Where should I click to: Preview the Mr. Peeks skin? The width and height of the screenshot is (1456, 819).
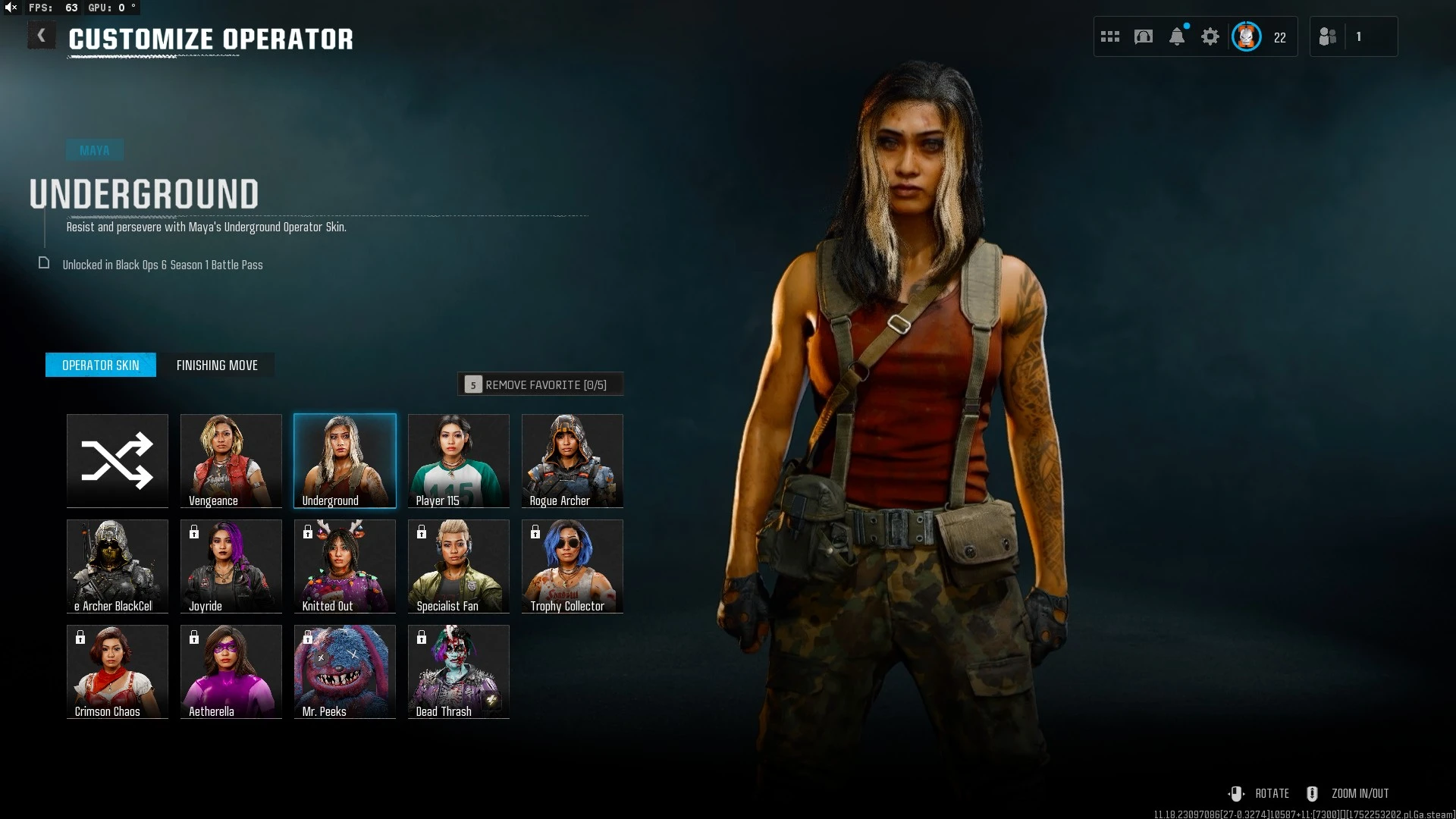(345, 671)
